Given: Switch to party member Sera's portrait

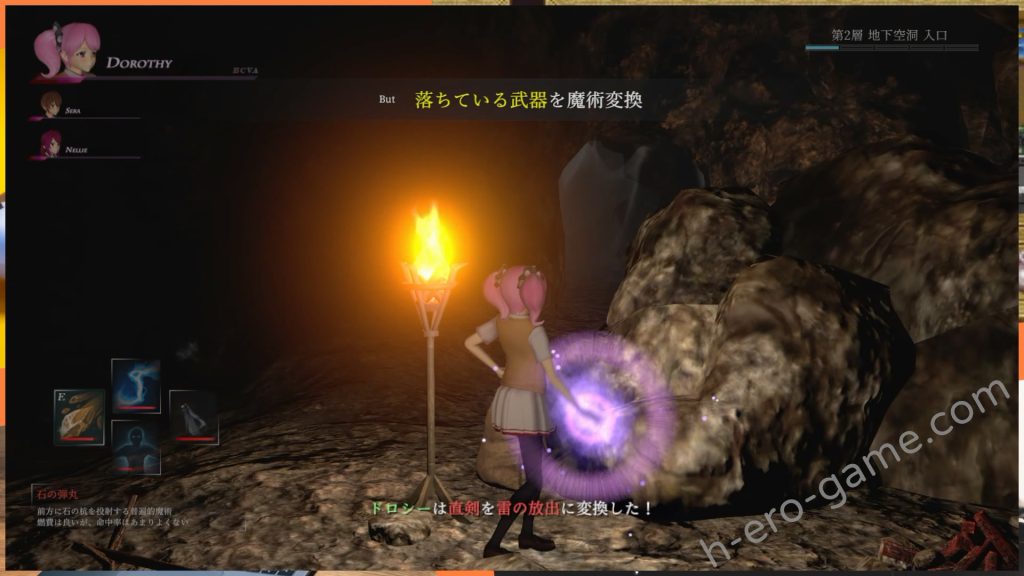Looking at the screenshot, I should click(51, 104).
